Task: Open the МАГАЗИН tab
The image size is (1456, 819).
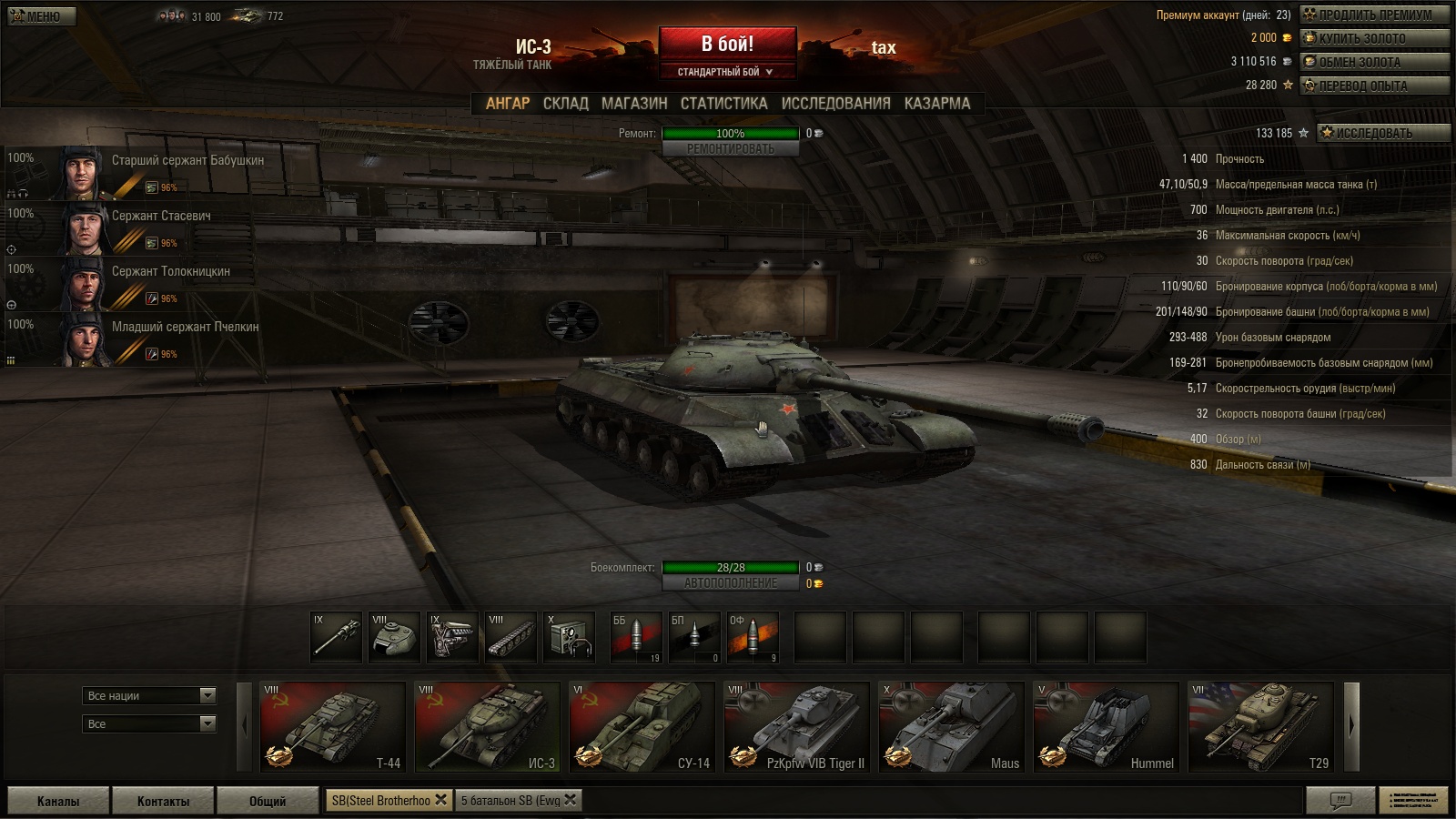Action: pos(634,104)
